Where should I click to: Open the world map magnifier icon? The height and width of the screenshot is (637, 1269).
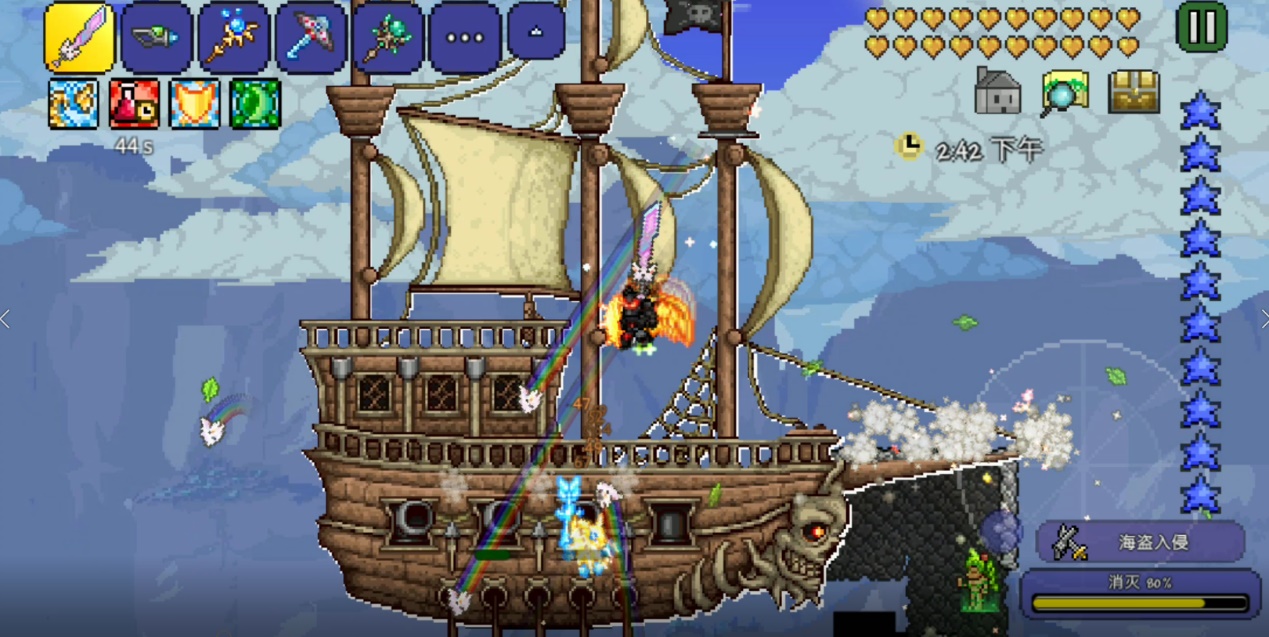(1064, 93)
